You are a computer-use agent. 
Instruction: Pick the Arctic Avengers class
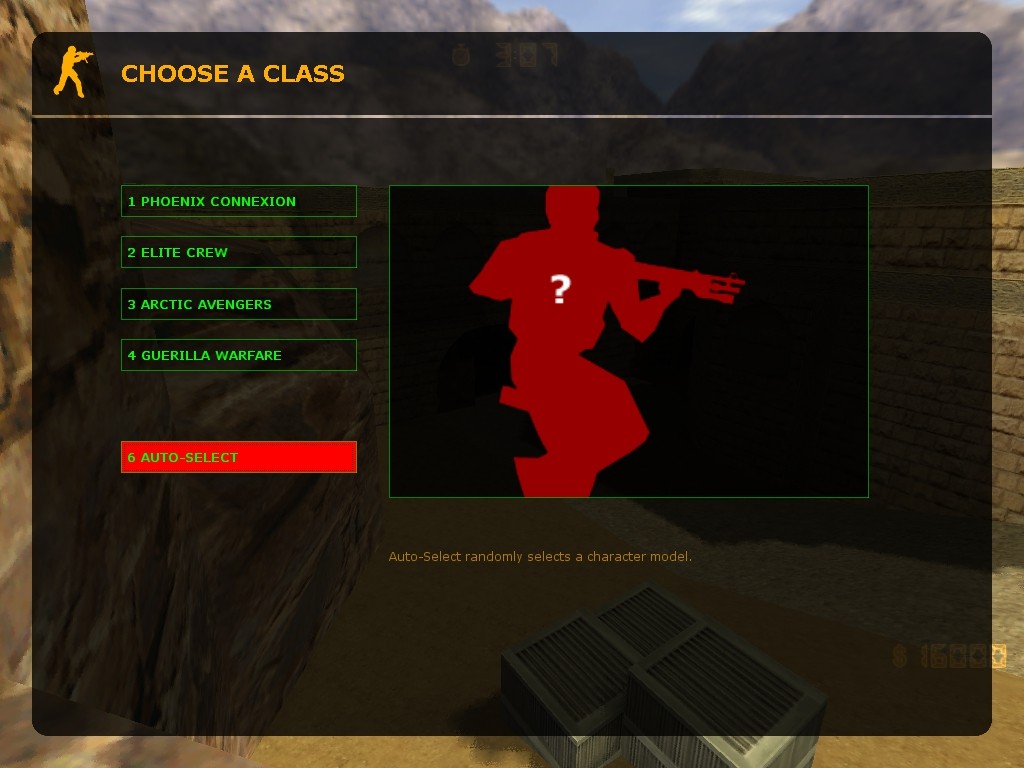pos(238,304)
